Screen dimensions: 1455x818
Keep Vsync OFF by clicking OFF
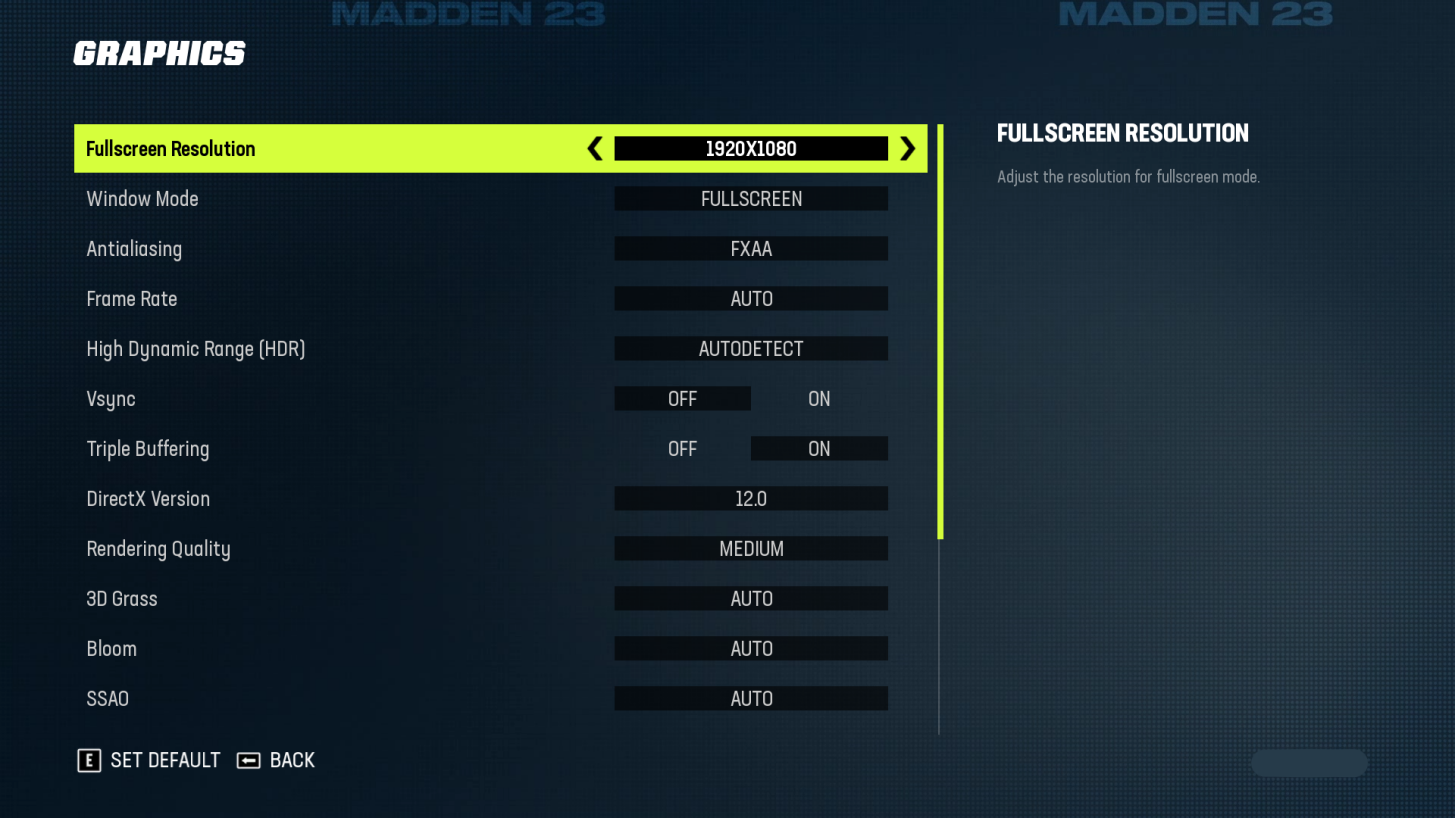[x=683, y=398]
